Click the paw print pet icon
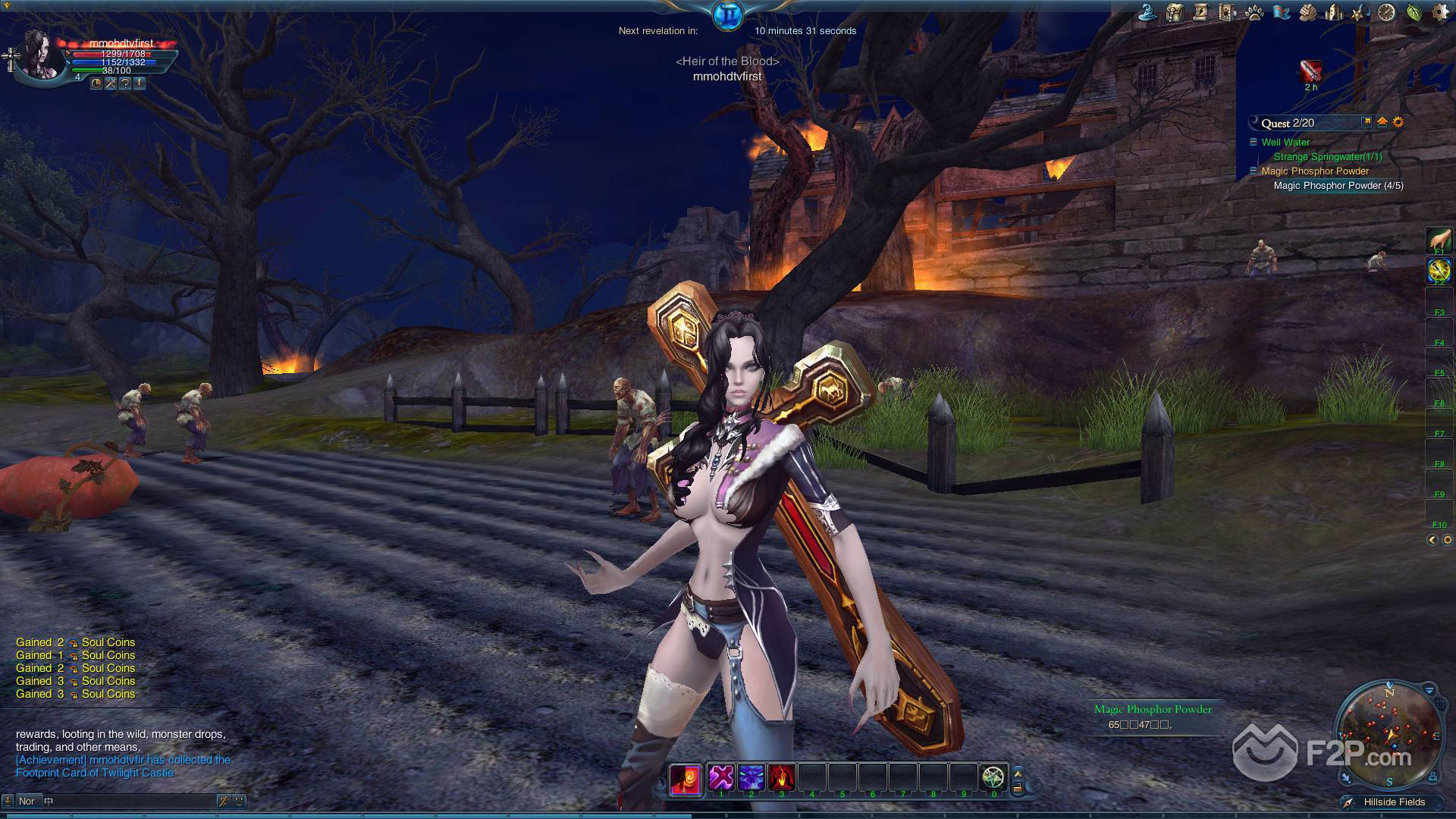This screenshot has width=1456, height=819. 1254,12
